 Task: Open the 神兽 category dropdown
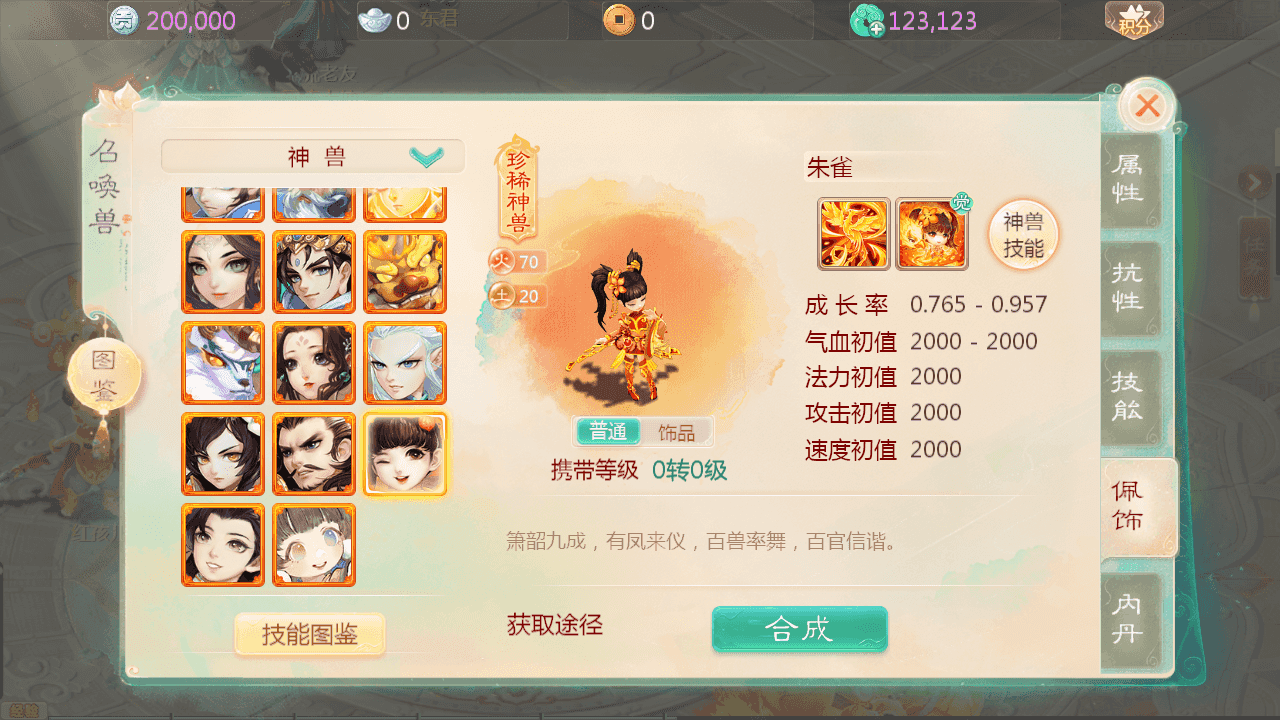coord(312,156)
